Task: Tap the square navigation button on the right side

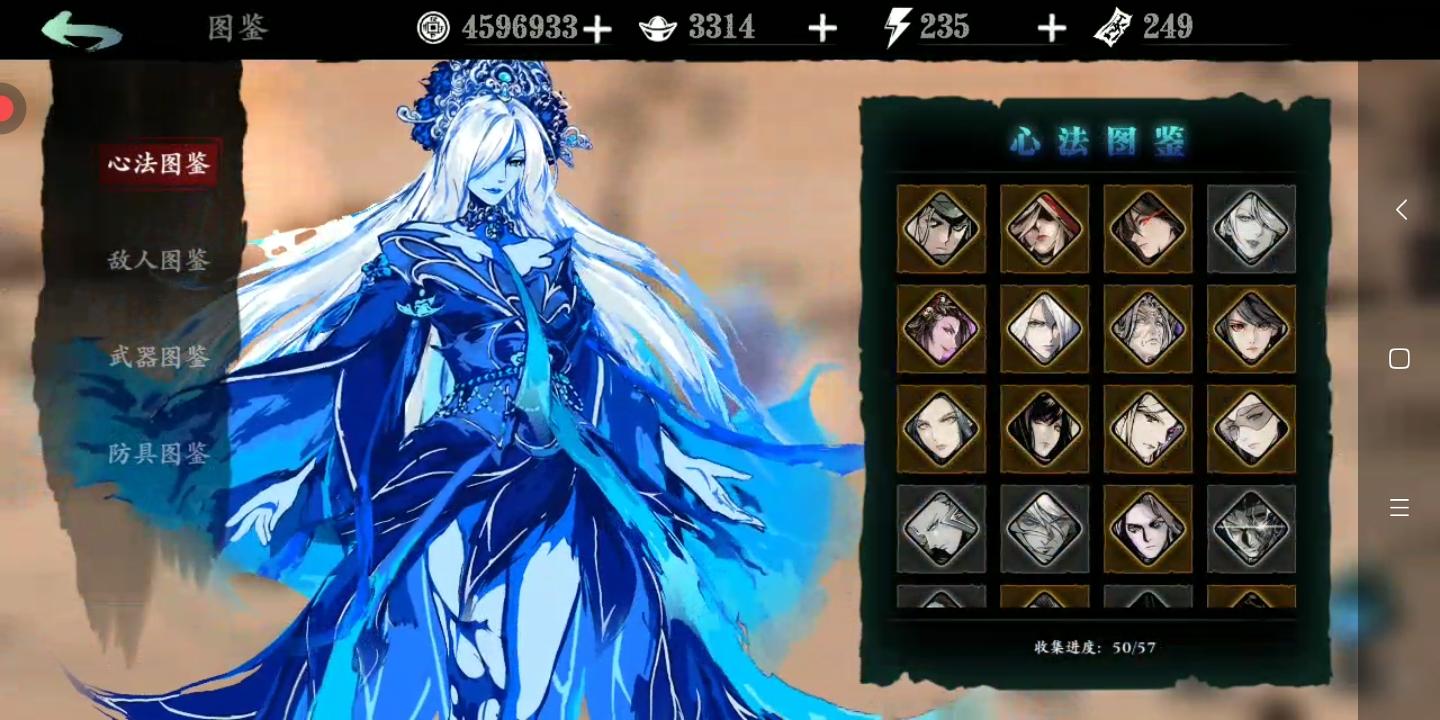Action: pos(1400,358)
